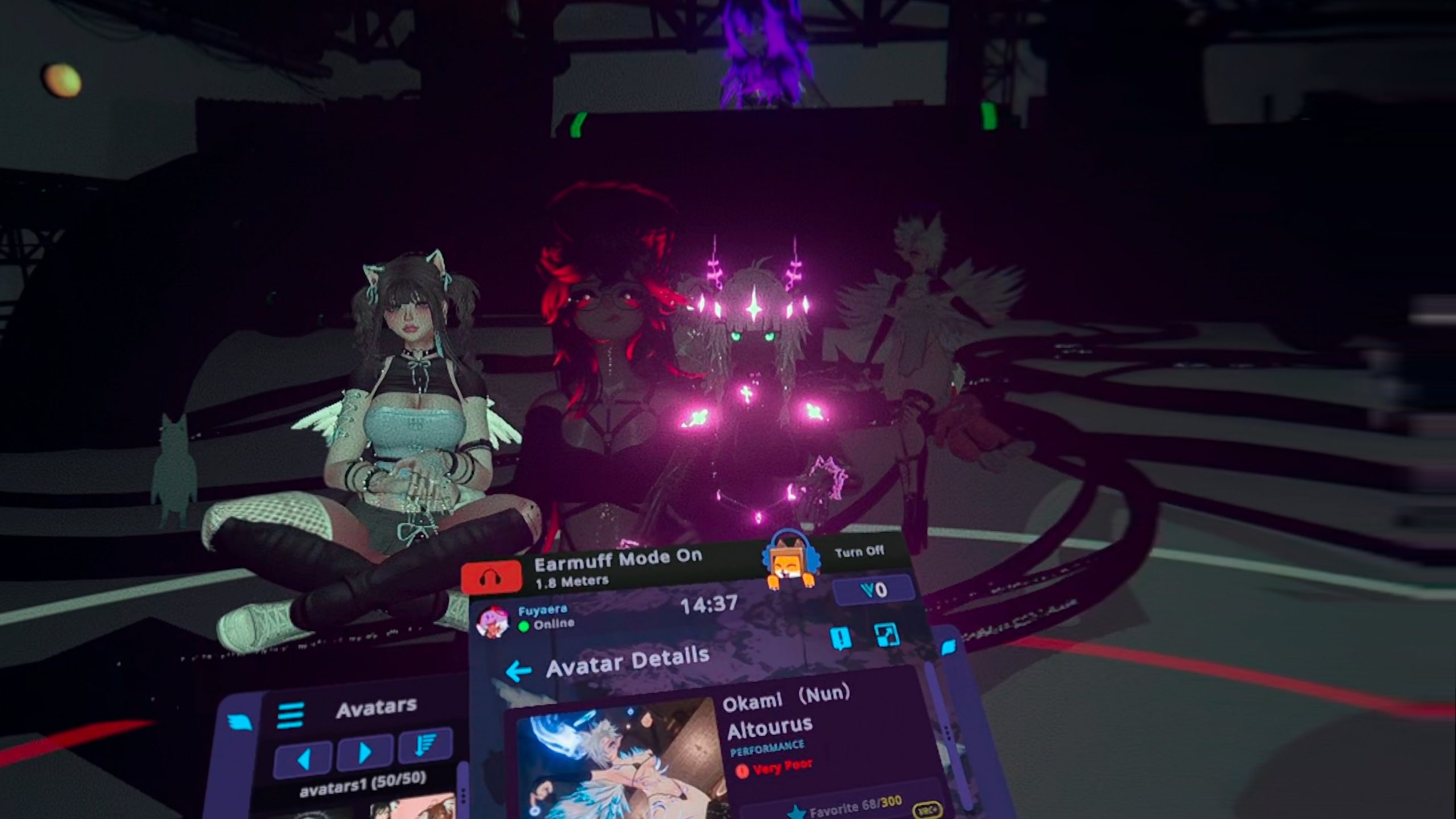The image size is (1456, 819).
Task: Open the Fuyaera profile picture
Action: click(x=493, y=621)
